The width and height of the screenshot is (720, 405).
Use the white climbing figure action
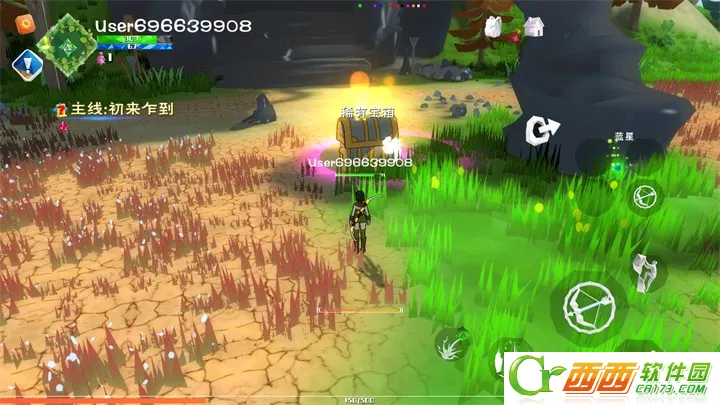pyautogui.click(x=645, y=270)
